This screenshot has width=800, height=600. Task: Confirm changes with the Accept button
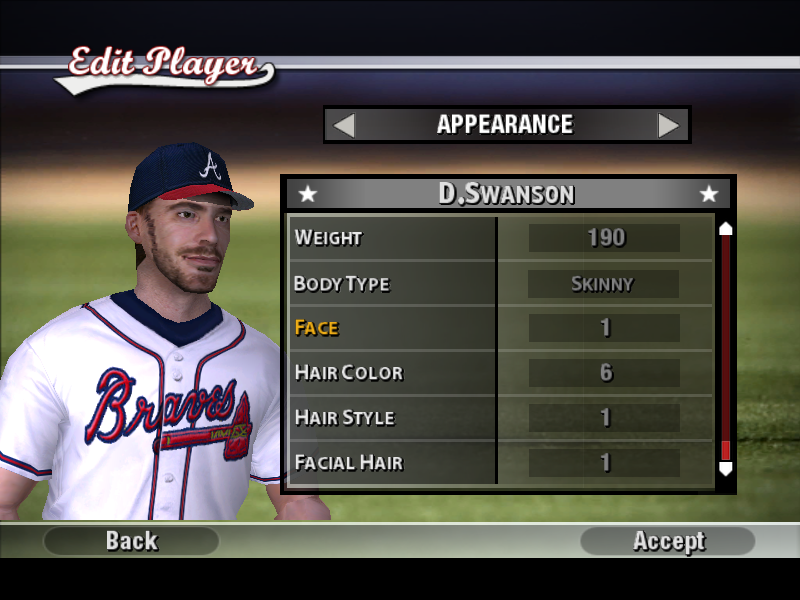click(668, 541)
